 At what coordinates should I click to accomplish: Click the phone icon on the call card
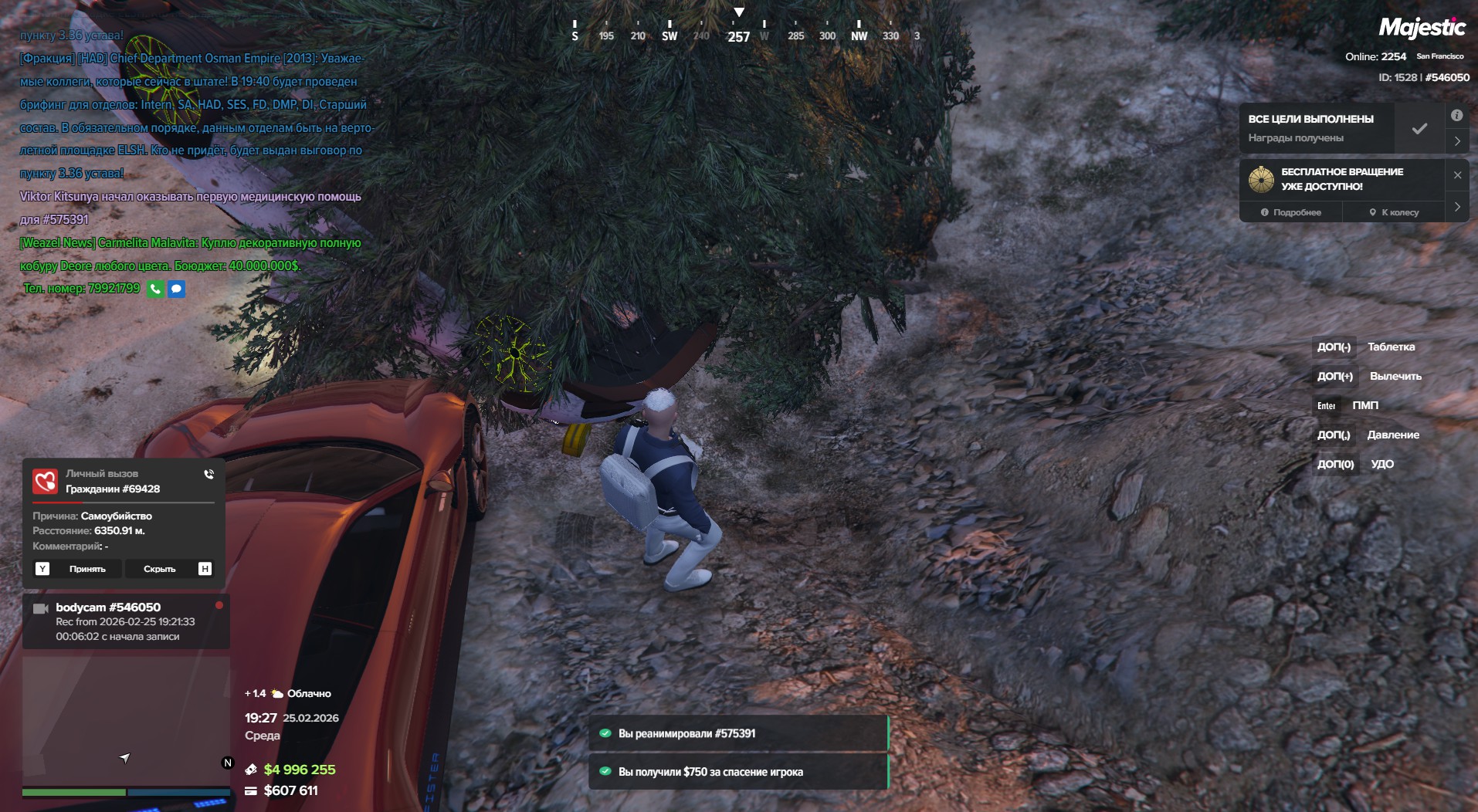pos(209,474)
